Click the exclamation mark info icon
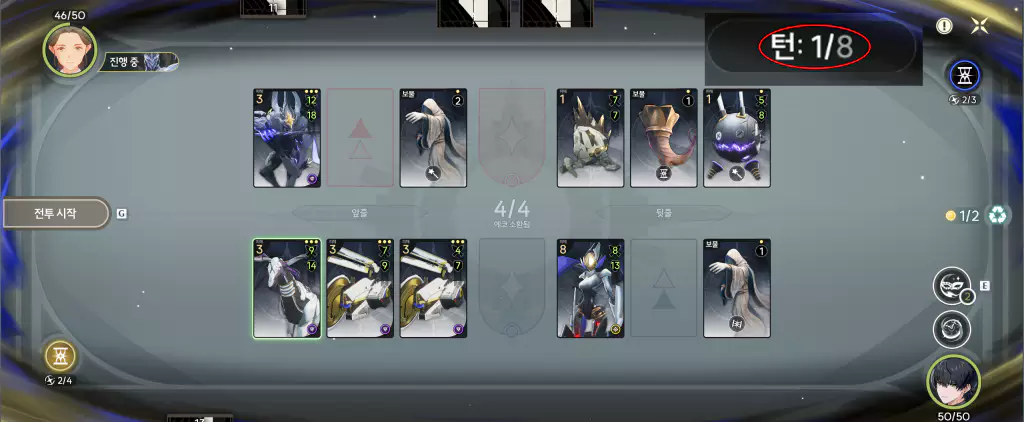The height and width of the screenshot is (422, 1024). [945, 27]
